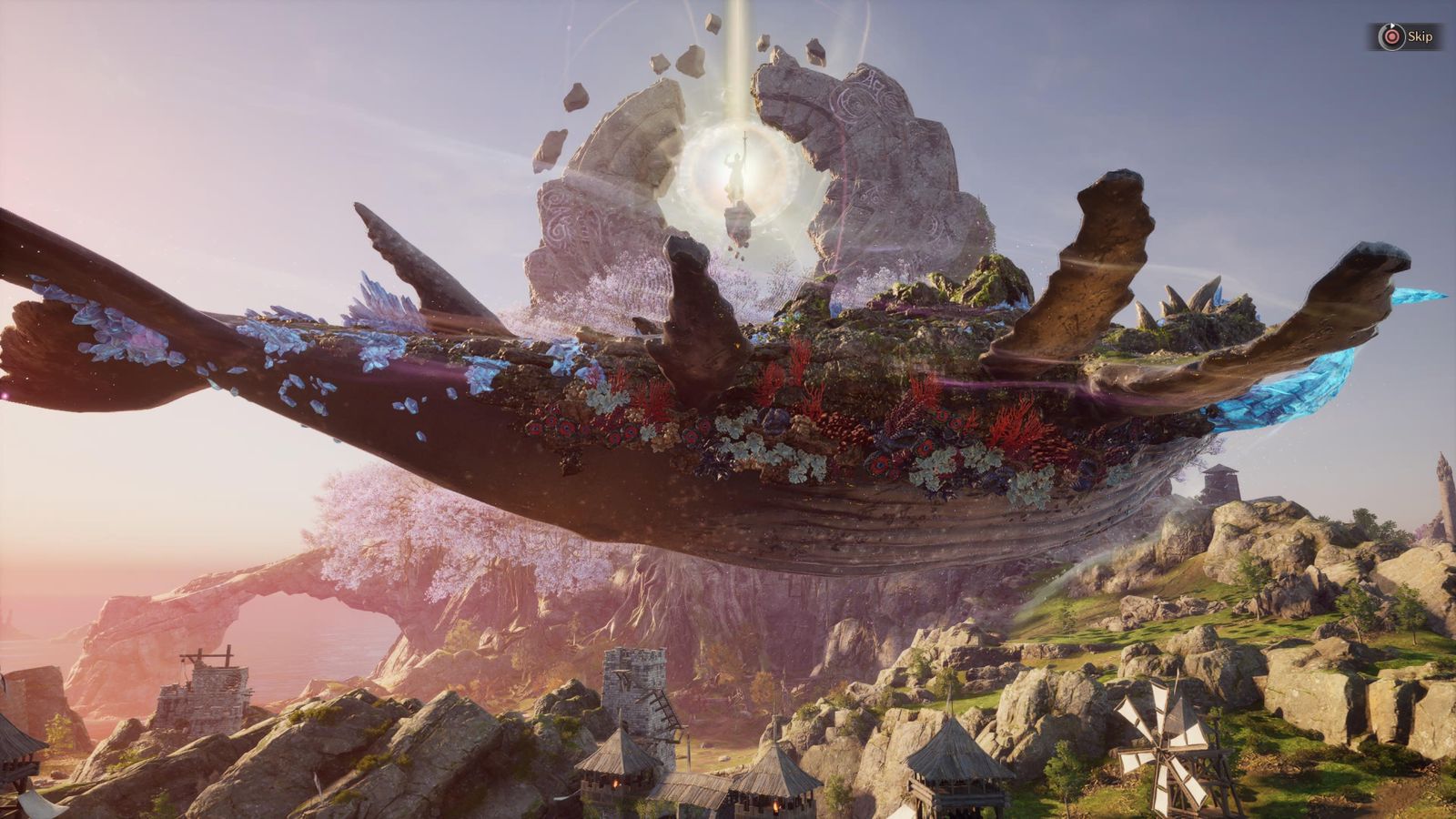Click the white triangle indicator on the Skip icon
Image resolution: width=1456 pixels, height=819 pixels.
tap(1392, 25)
